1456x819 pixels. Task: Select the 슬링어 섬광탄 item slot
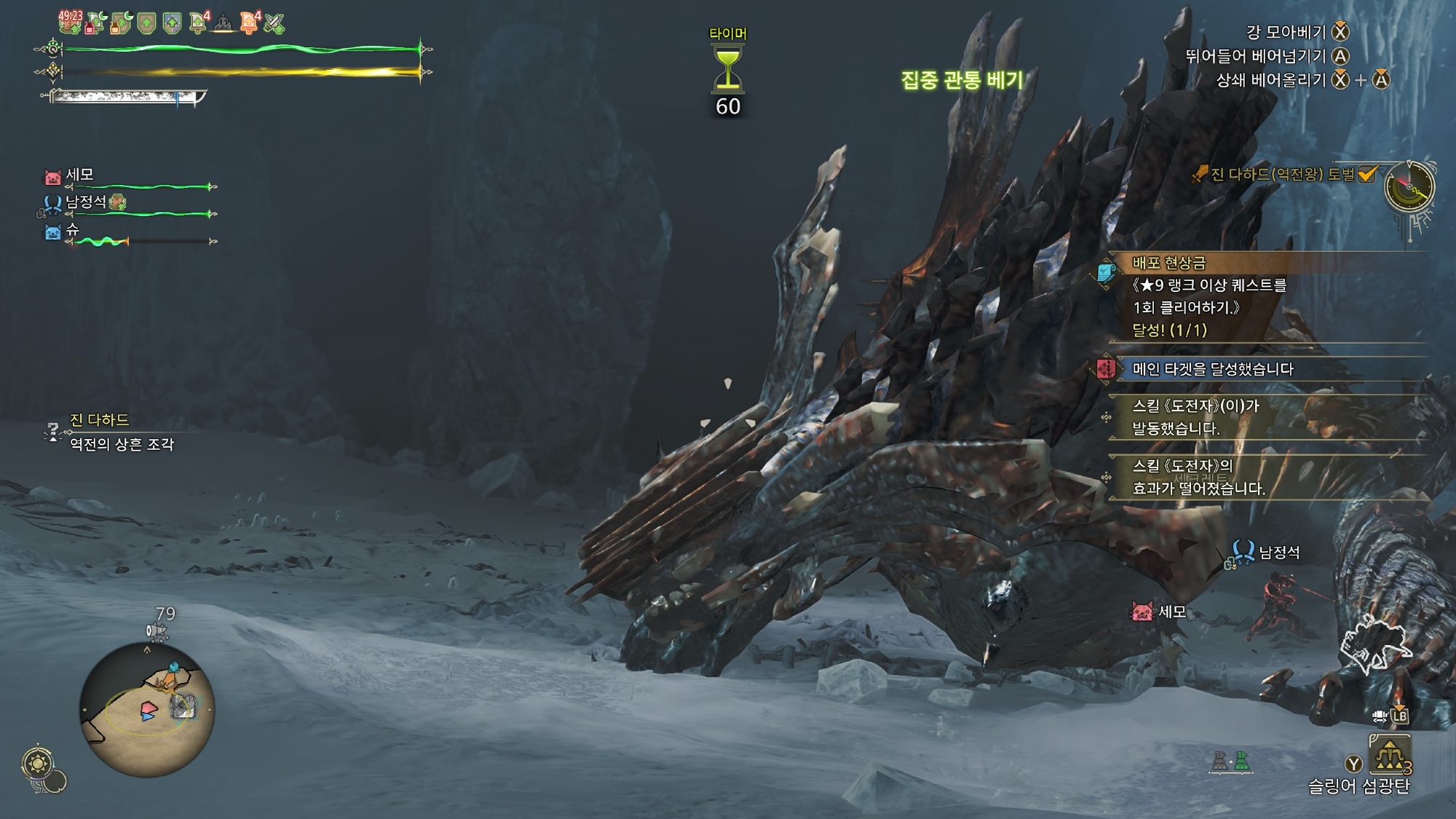(1390, 756)
